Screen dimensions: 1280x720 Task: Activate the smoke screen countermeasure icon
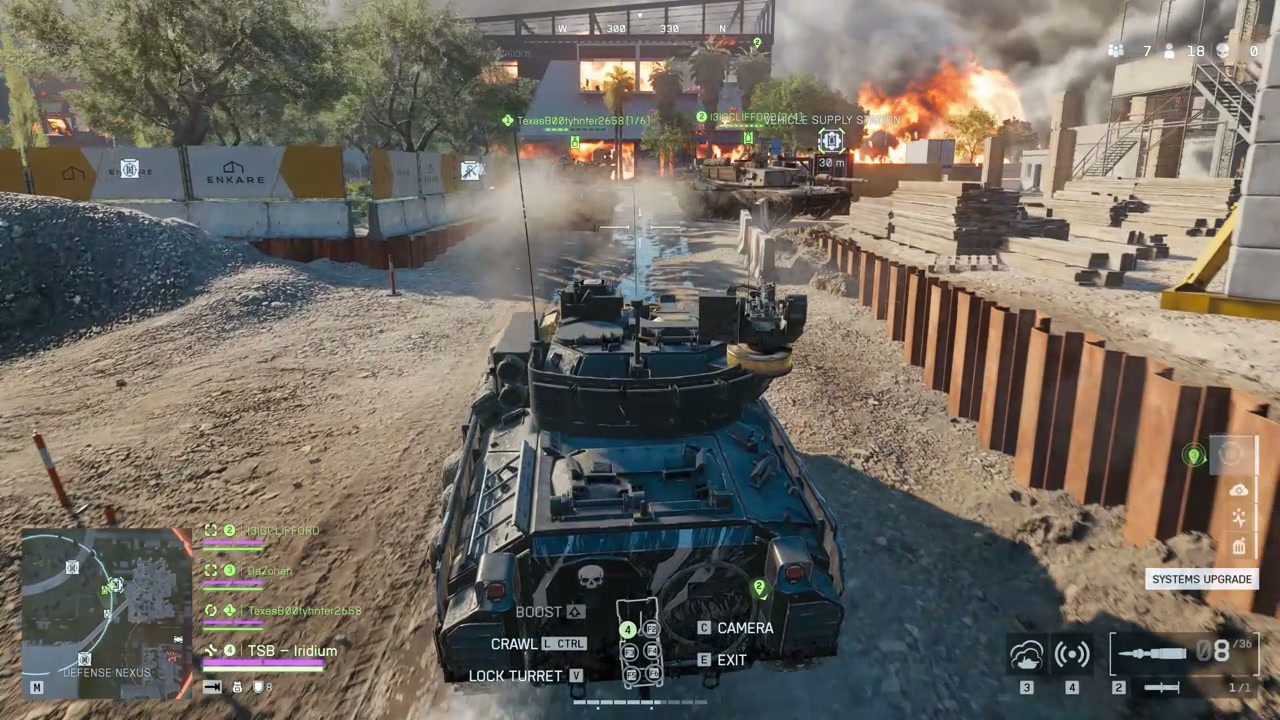pos(1027,655)
